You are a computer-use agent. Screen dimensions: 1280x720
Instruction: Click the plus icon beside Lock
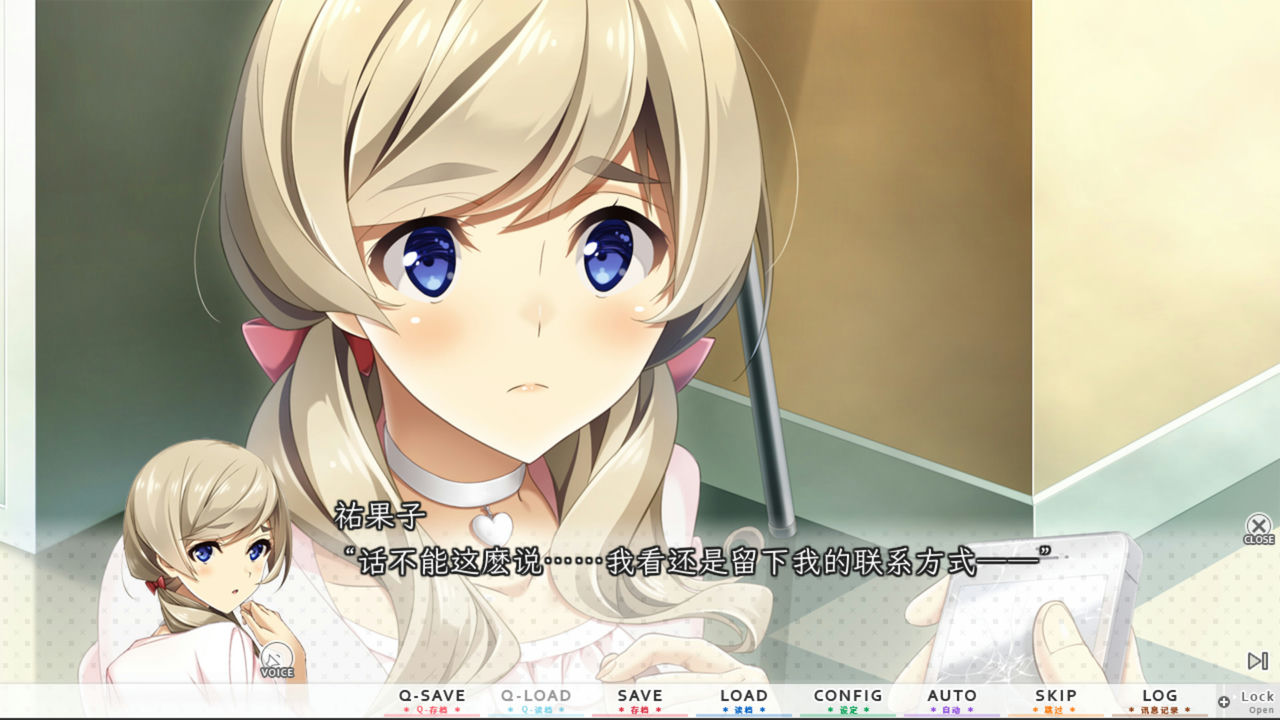tap(1222, 700)
